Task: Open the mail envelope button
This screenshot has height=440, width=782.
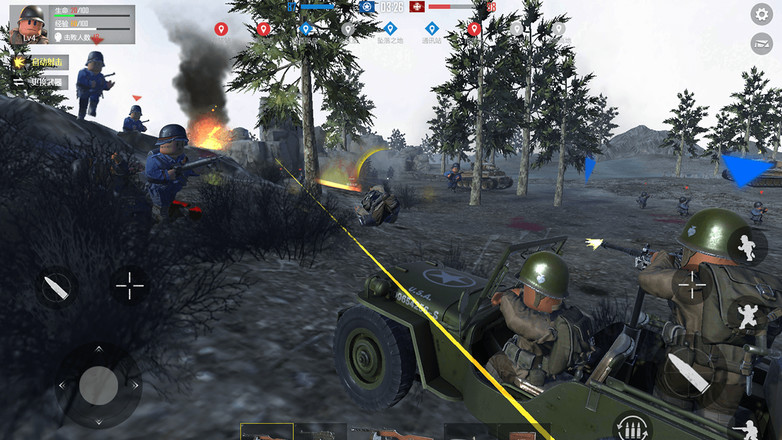Action: click(x=762, y=43)
